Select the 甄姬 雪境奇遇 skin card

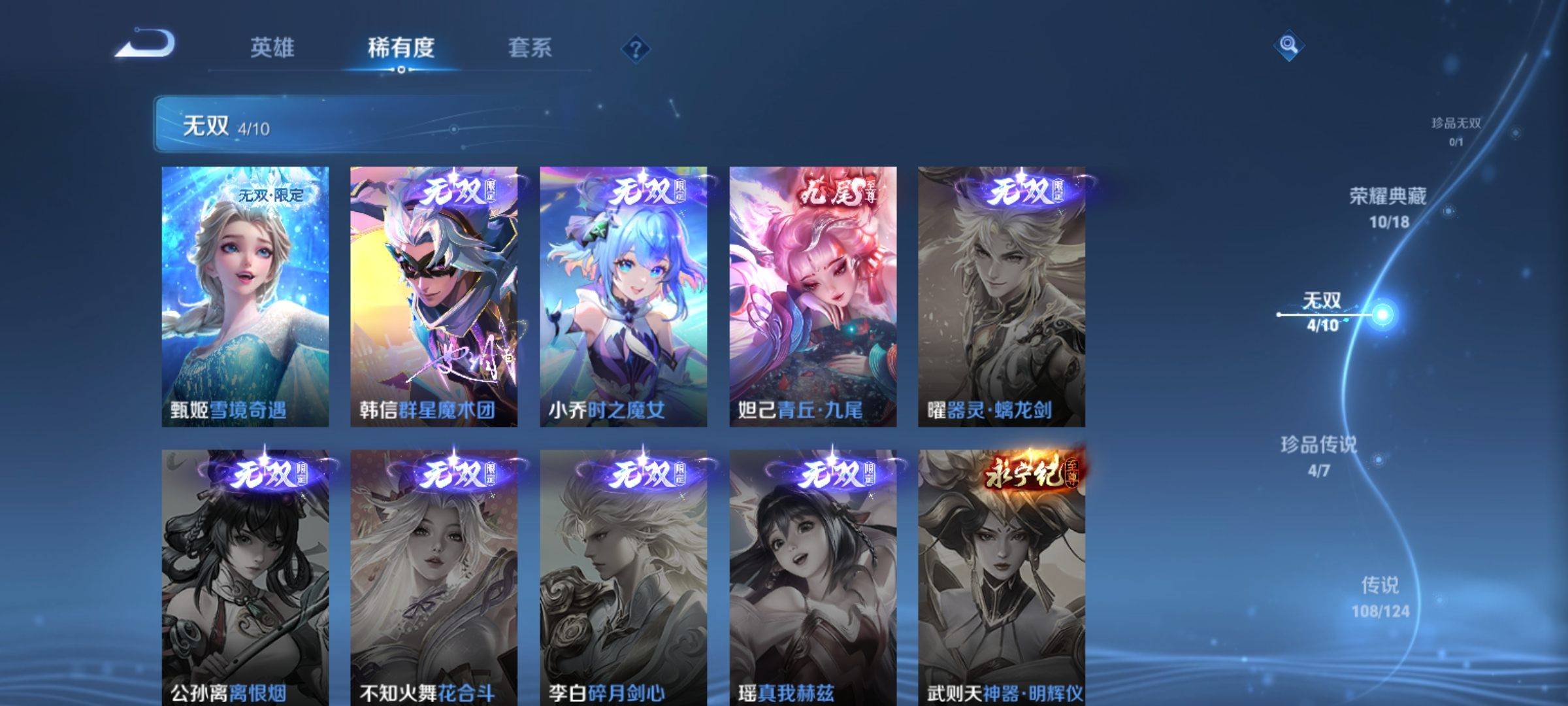click(x=245, y=296)
